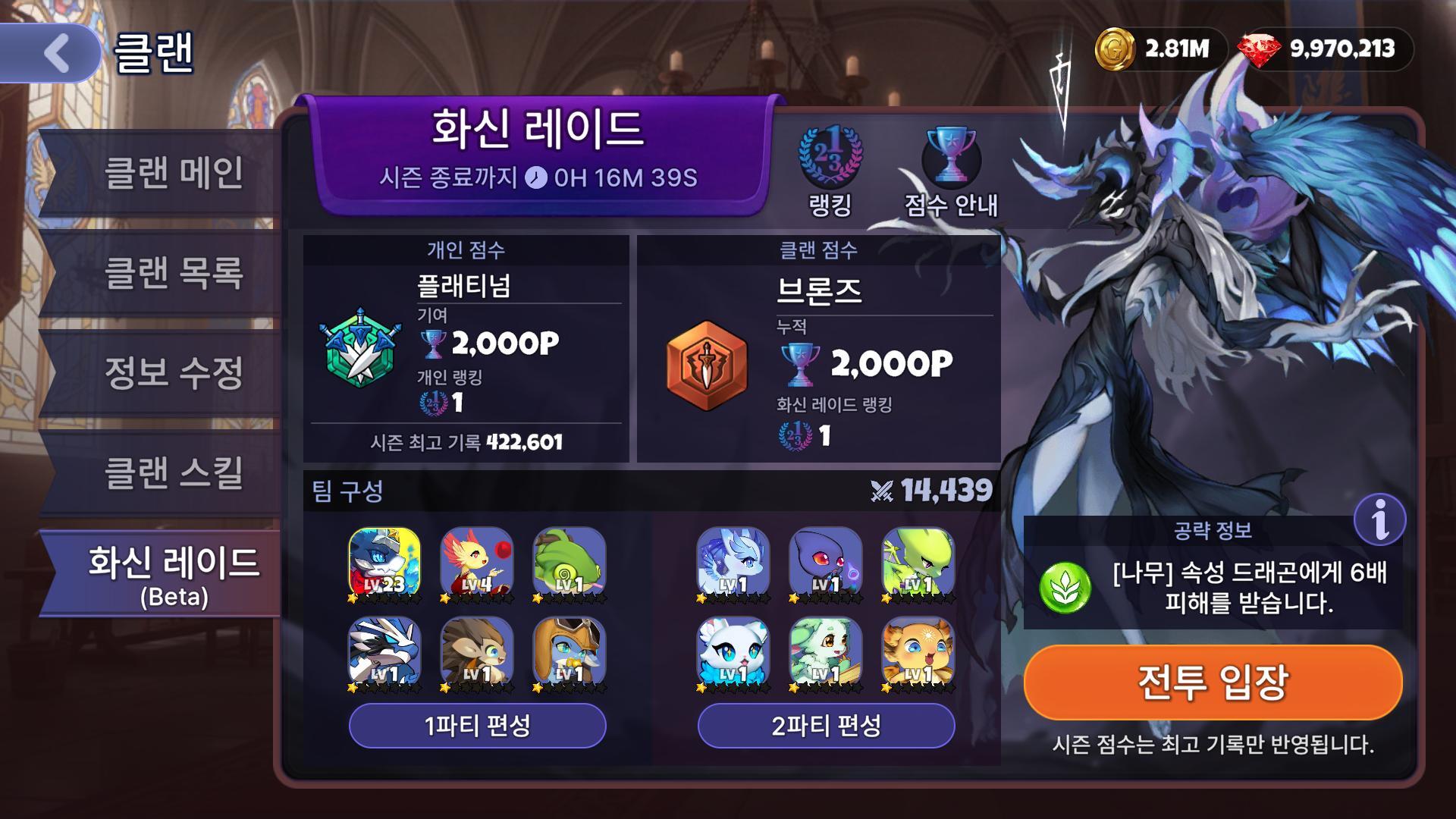Open the 랭킹 ranking icon

click(x=830, y=171)
